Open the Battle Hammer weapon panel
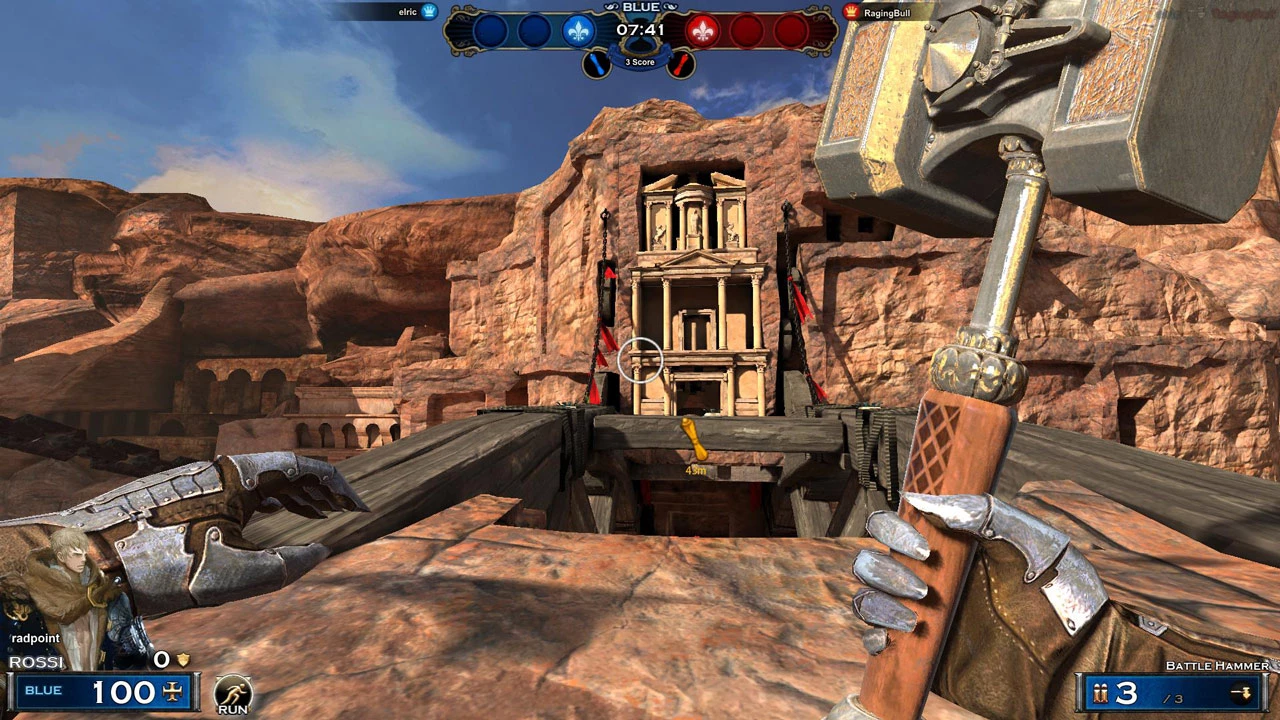Image resolution: width=1280 pixels, height=720 pixels. point(1174,692)
